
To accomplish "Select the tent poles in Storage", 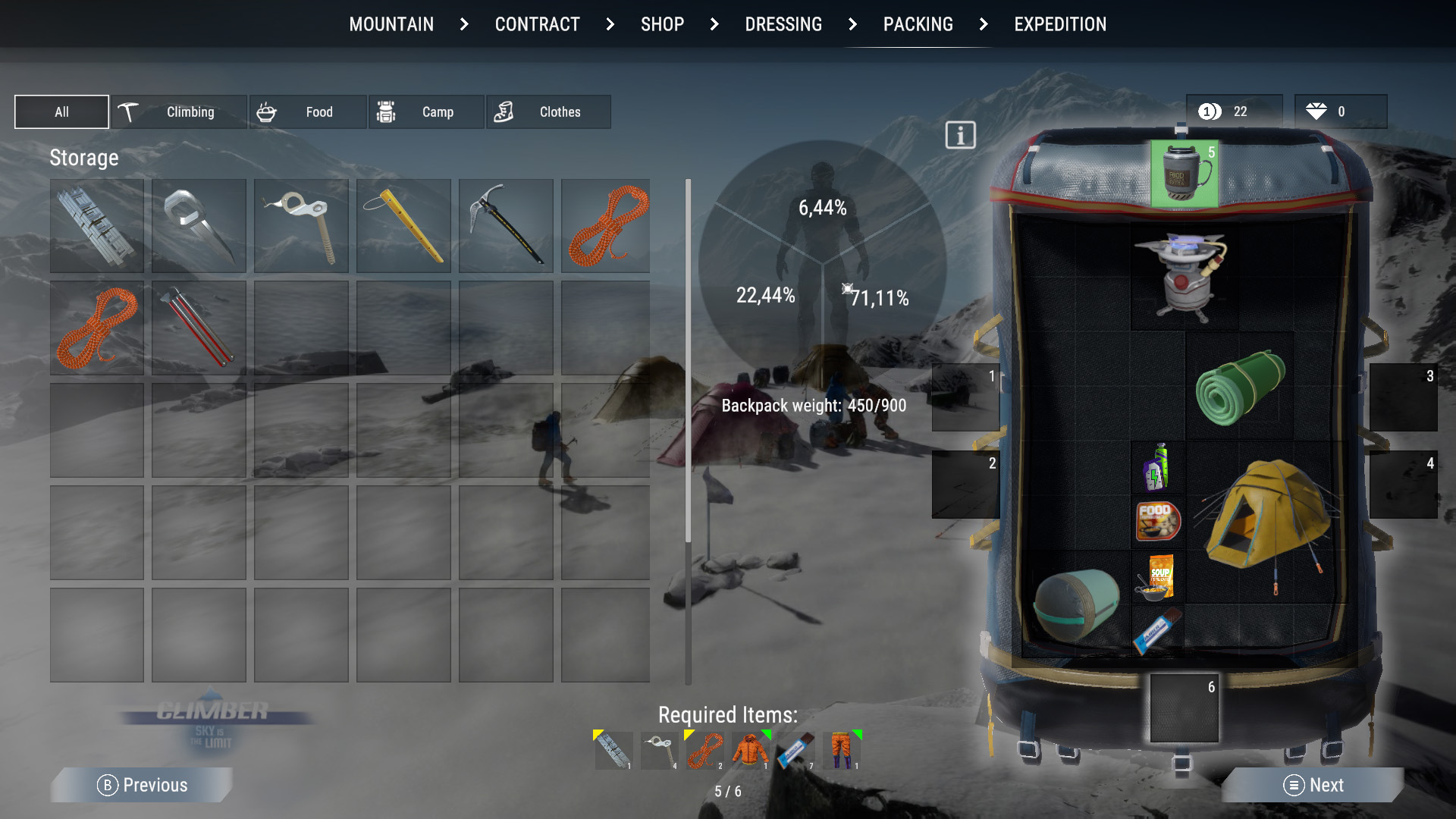I will click(198, 328).
